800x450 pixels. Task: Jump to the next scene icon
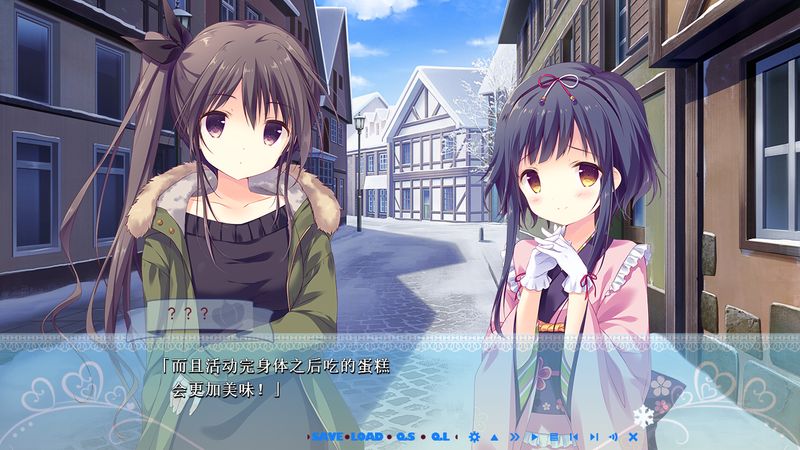click(593, 437)
